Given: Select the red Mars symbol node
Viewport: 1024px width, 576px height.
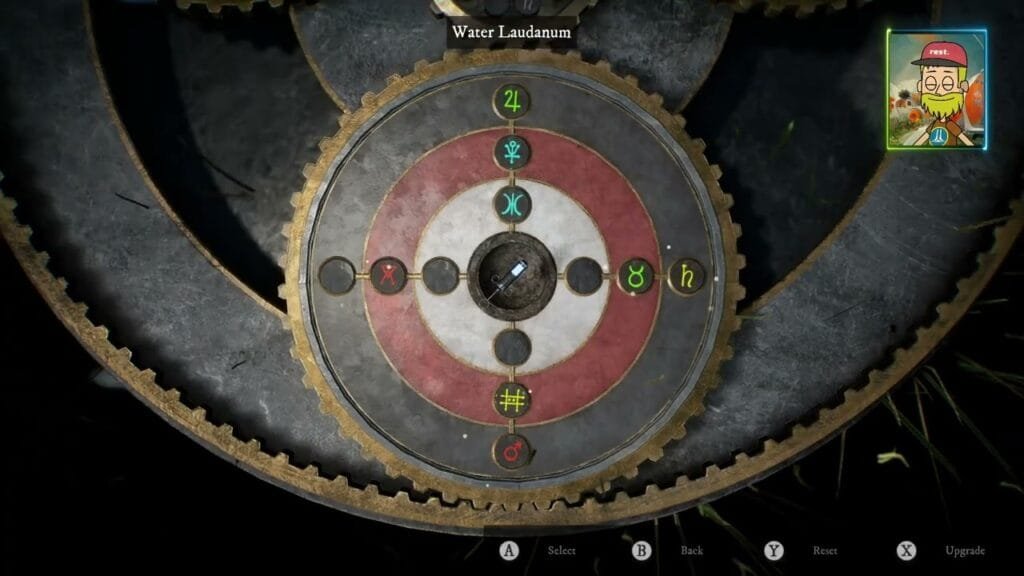Looking at the screenshot, I should point(513,451).
